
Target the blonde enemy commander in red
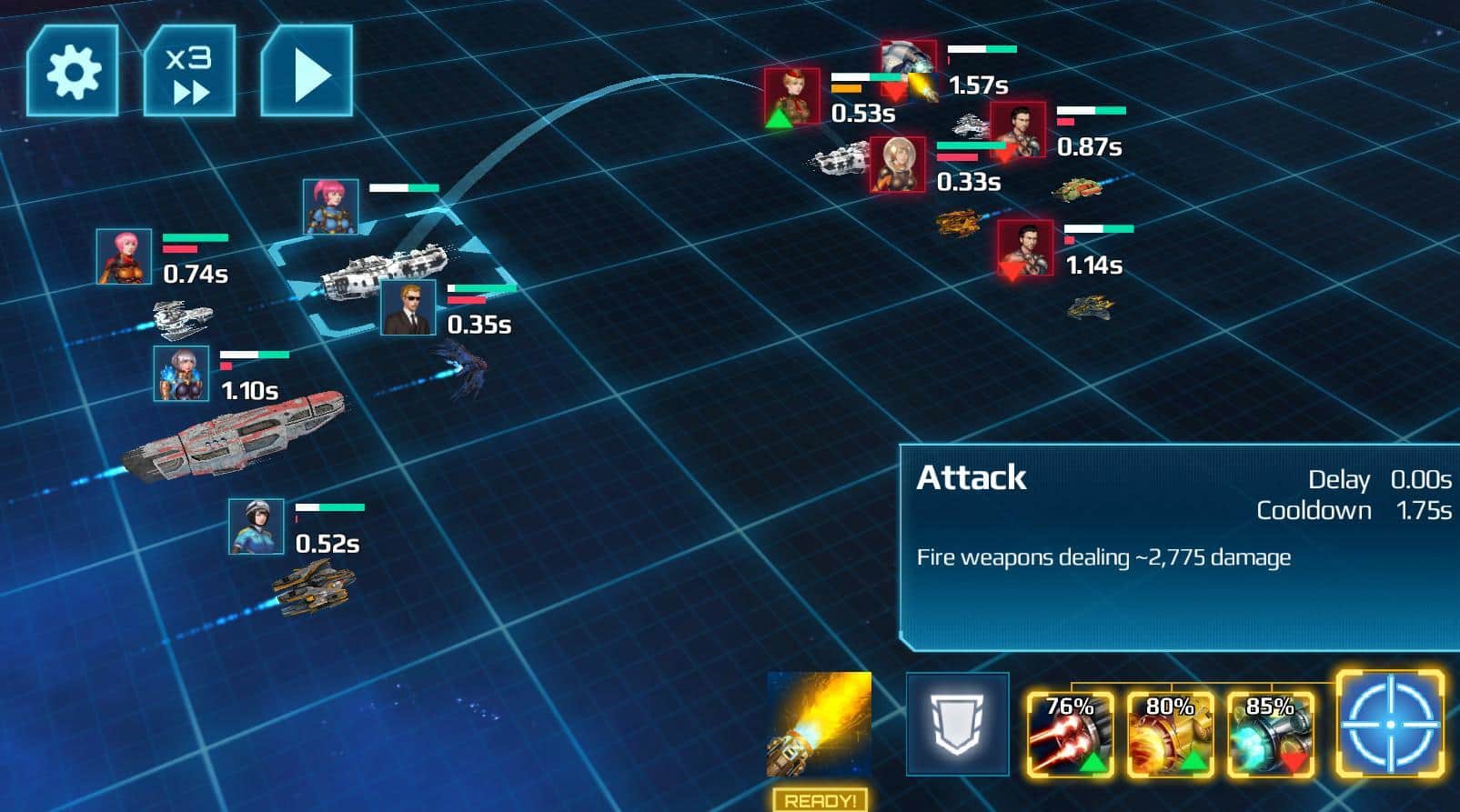click(x=792, y=96)
